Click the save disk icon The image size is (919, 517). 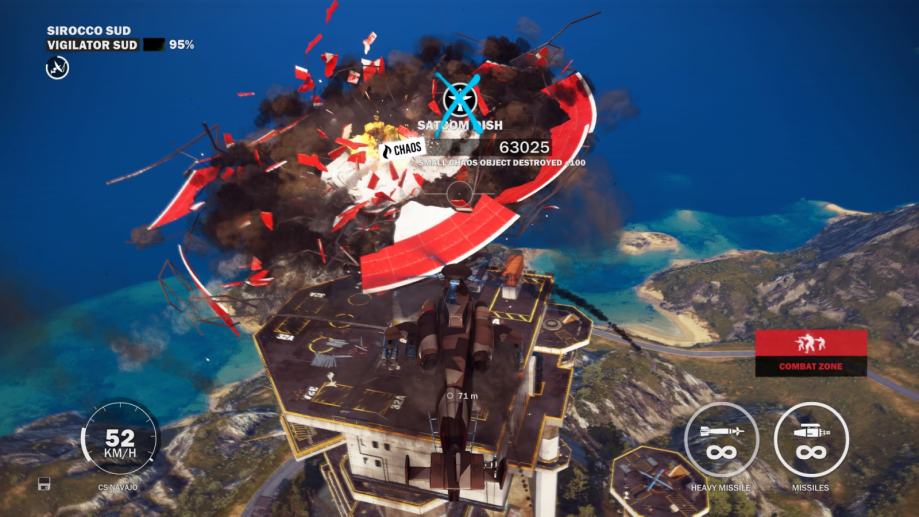(x=45, y=484)
